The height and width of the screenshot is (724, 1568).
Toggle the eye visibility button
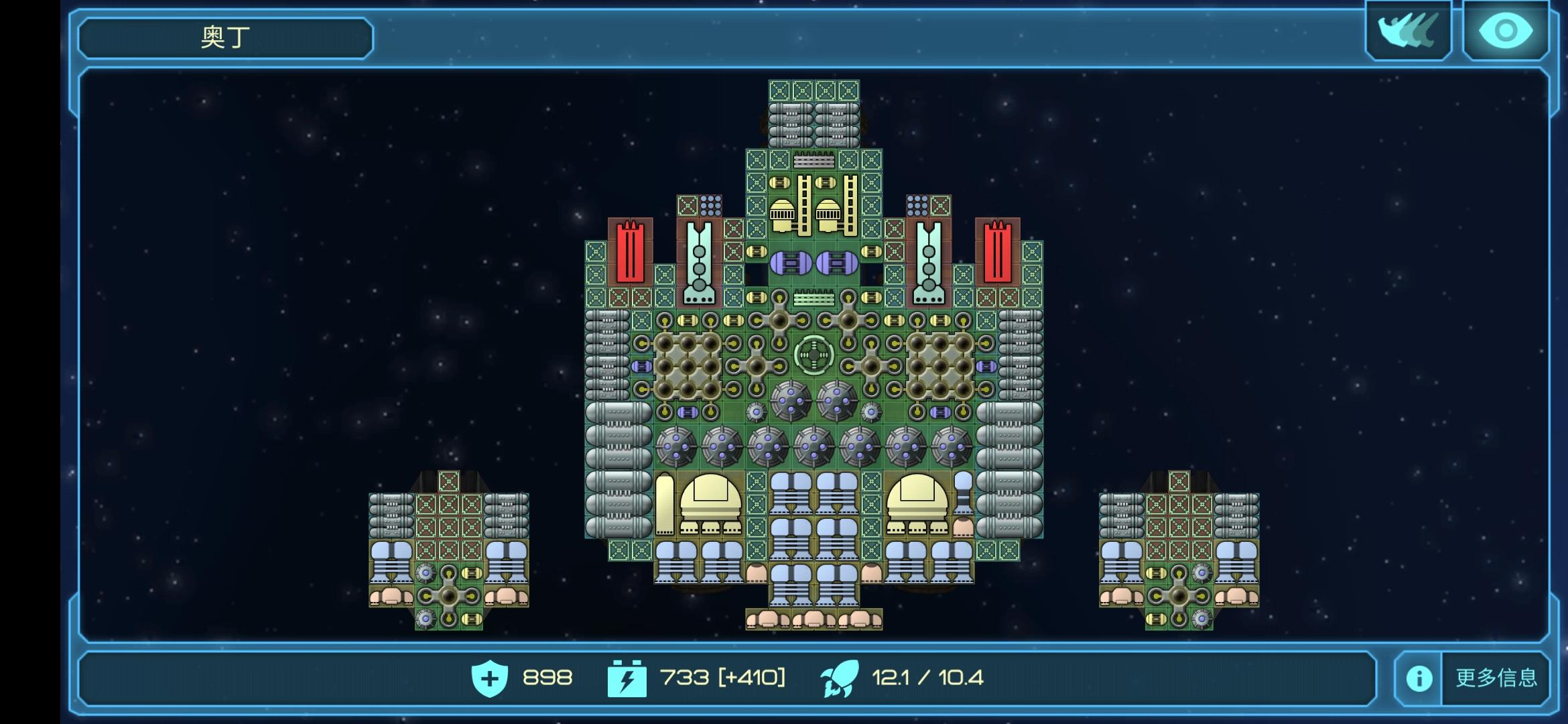coord(1505,31)
